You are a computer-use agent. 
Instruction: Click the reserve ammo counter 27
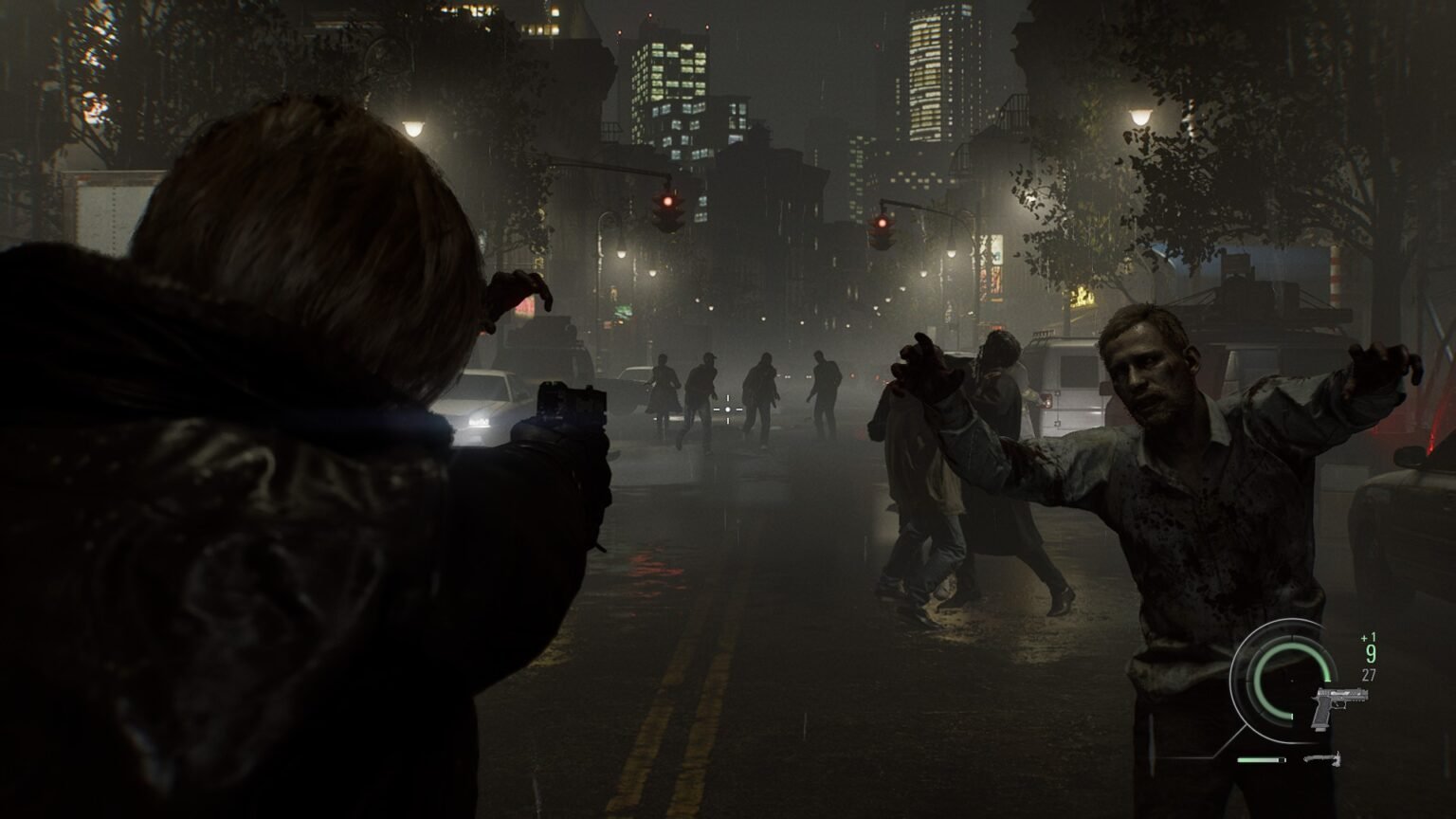tap(1370, 674)
